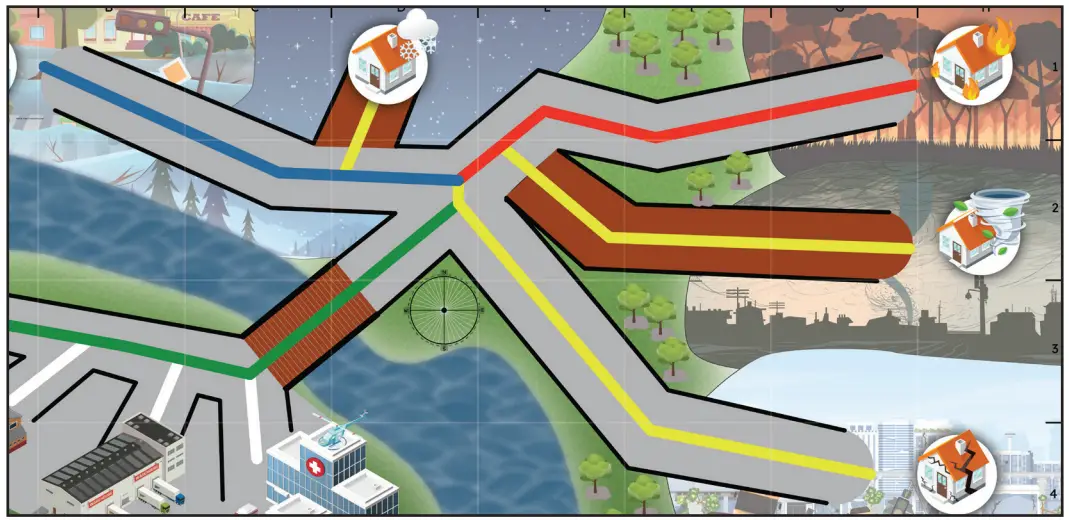Choose the burning house wildfire marker
Image resolution: width=1069 pixels, height=520 pixels.
point(972,64)
